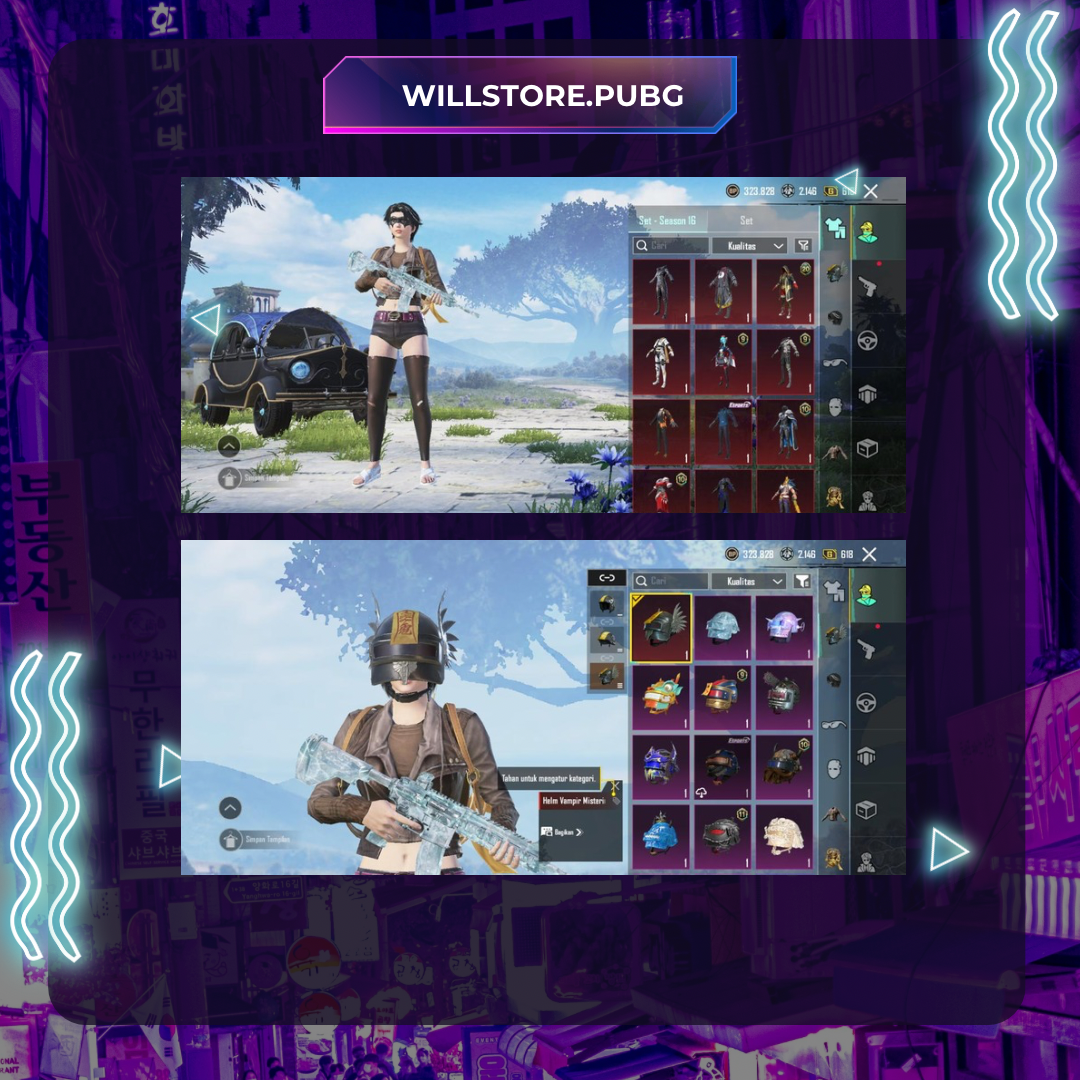
Task: Select the black helmet with level 11 badge
Action: (723, 836)
